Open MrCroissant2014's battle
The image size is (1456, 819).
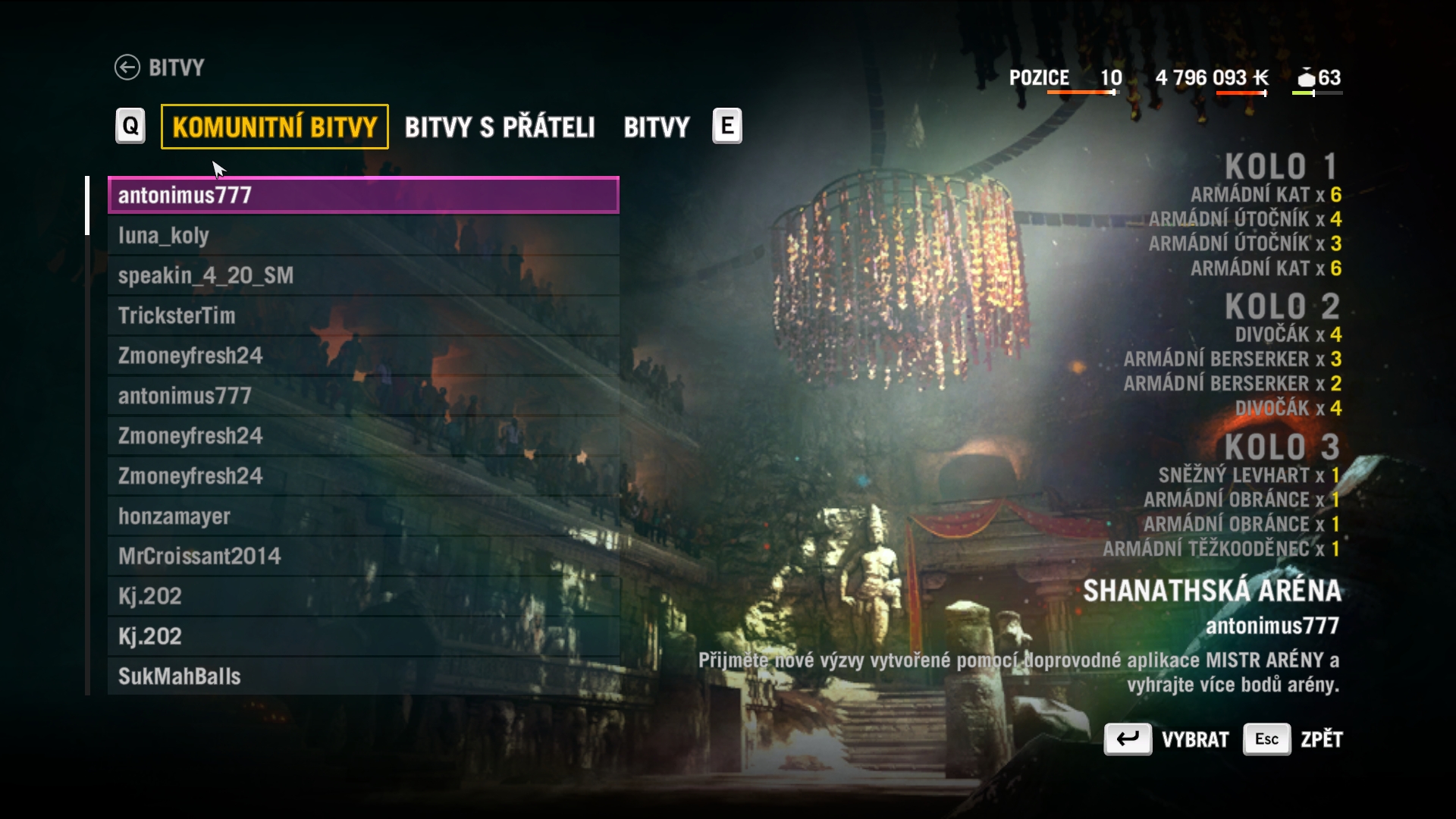[x=363, y=556]
